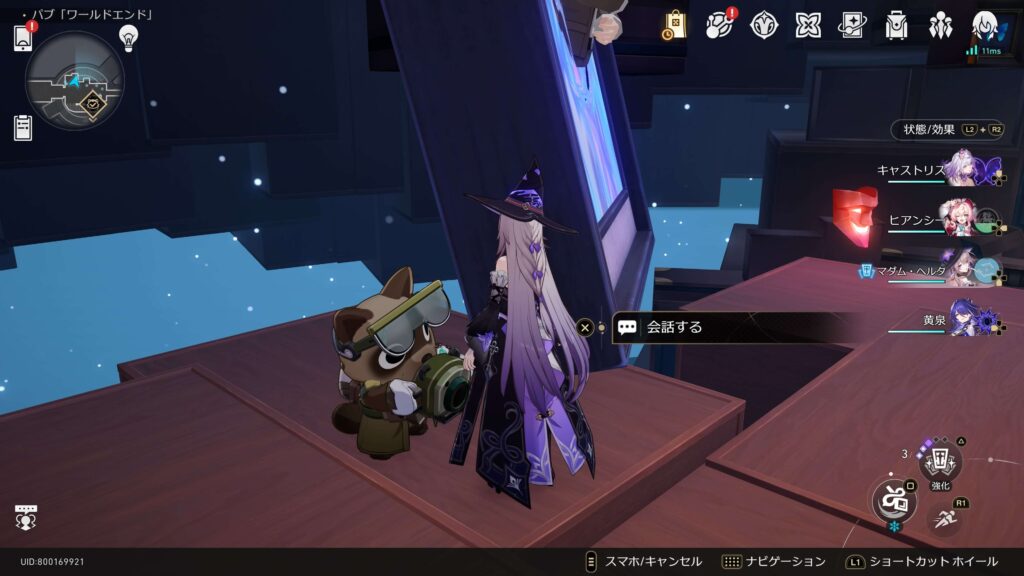This screenshot has width=1024, height=576.
Task: Activate the 強化 technique skill icon
Action: [x=940, y=462]
